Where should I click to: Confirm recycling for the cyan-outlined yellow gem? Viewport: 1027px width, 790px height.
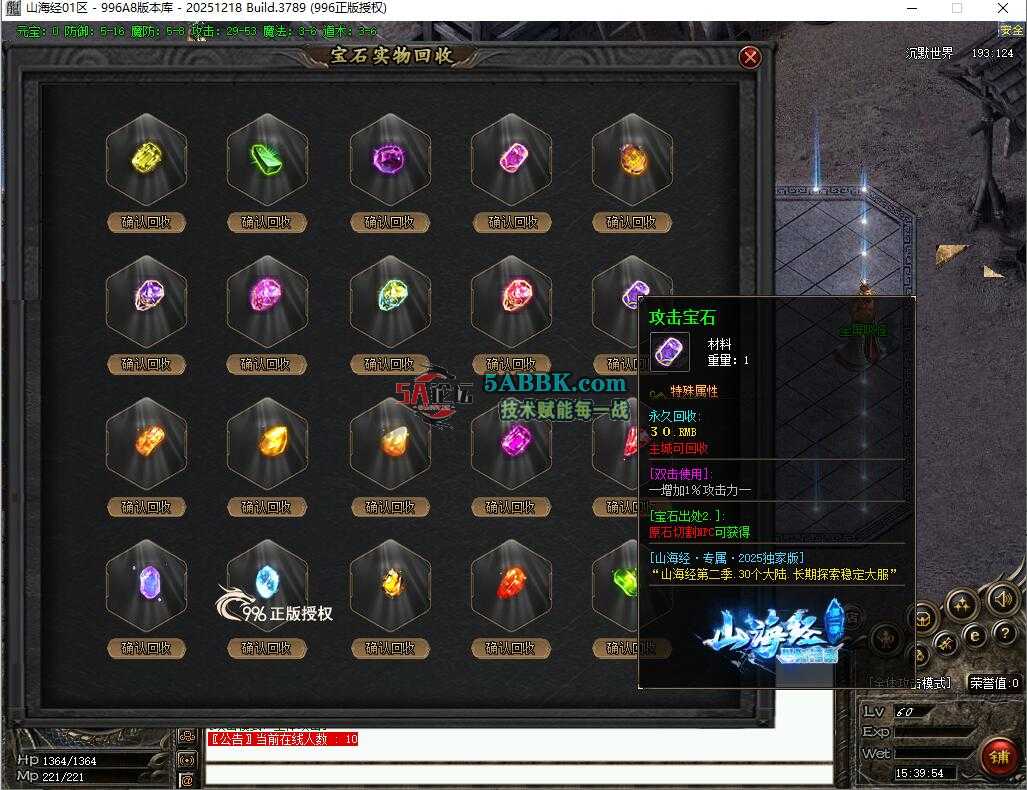390,364
